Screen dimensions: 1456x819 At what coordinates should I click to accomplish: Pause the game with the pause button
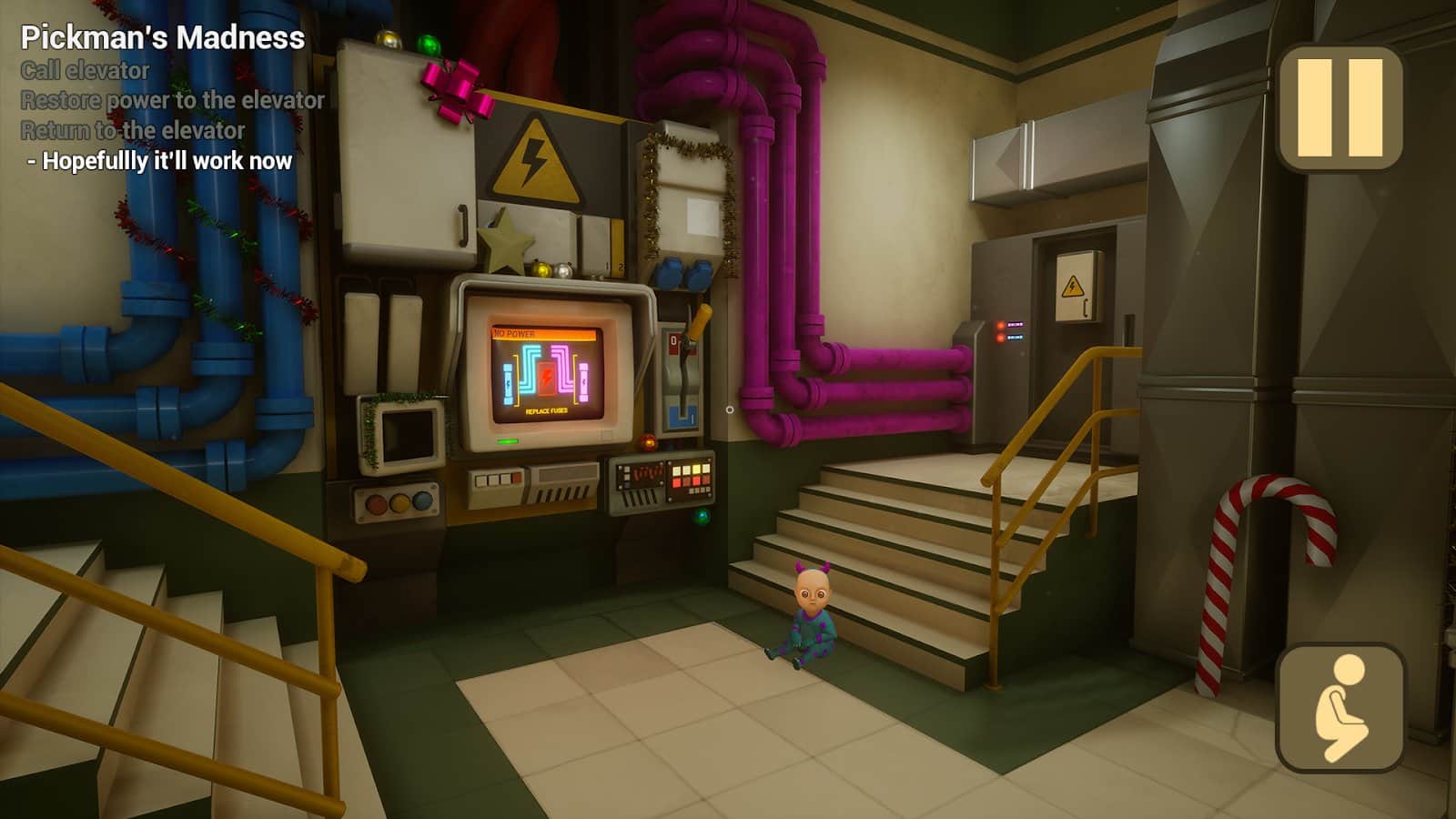click(1340, 108)
